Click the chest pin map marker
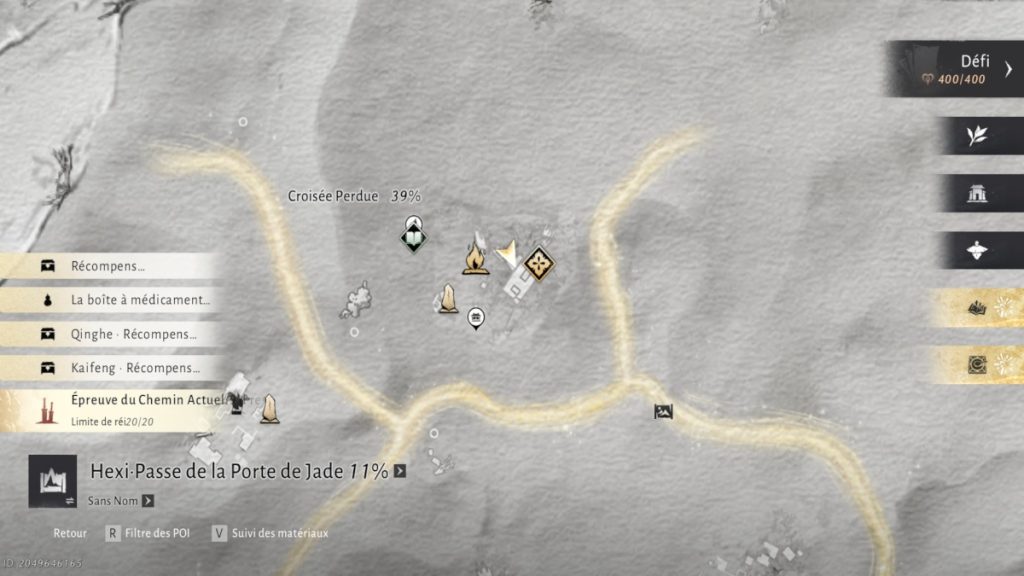Screen dimensions: 1024x576 click(476, 318)
